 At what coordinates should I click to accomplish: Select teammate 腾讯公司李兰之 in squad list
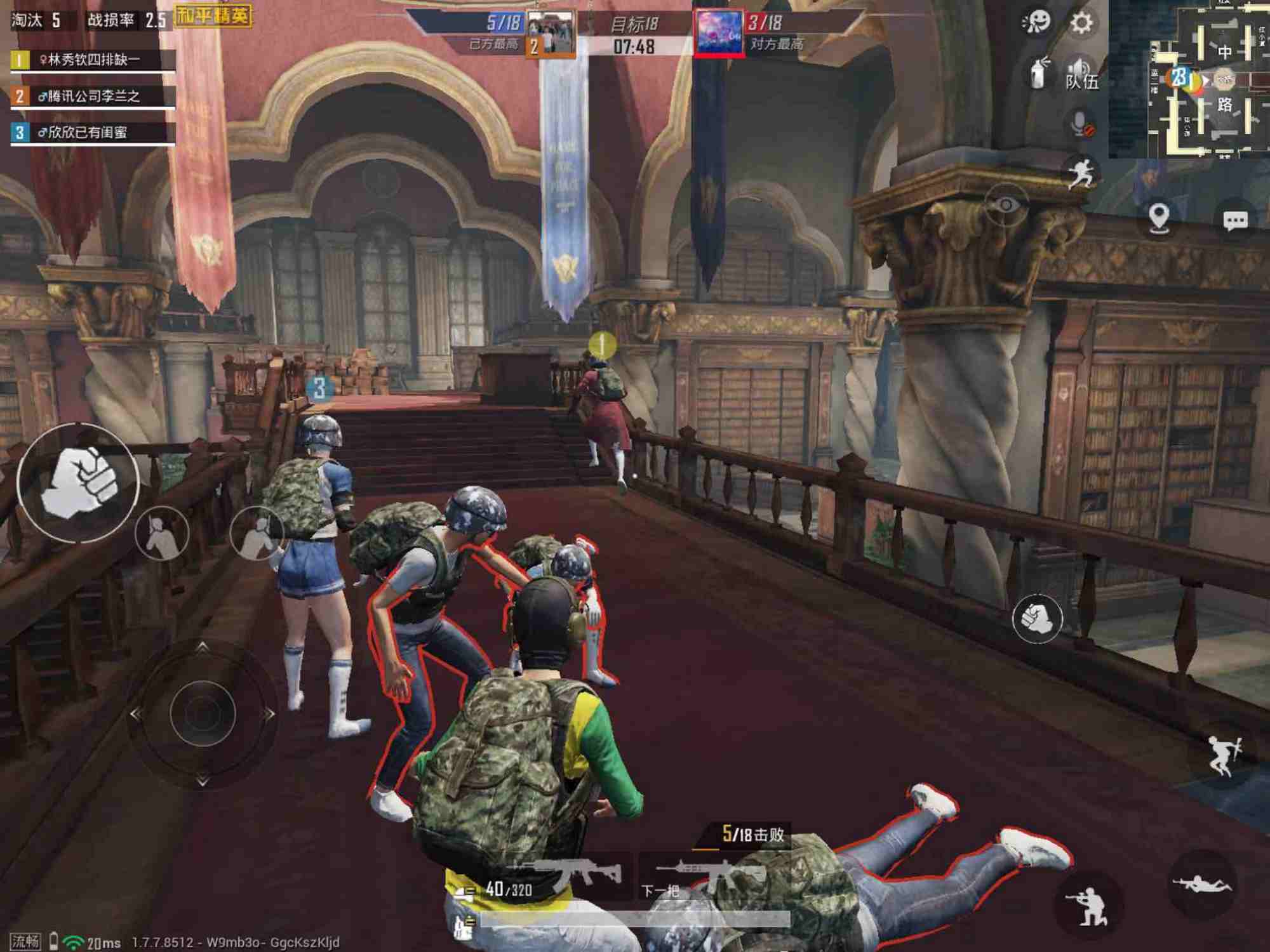click(93, 96)
